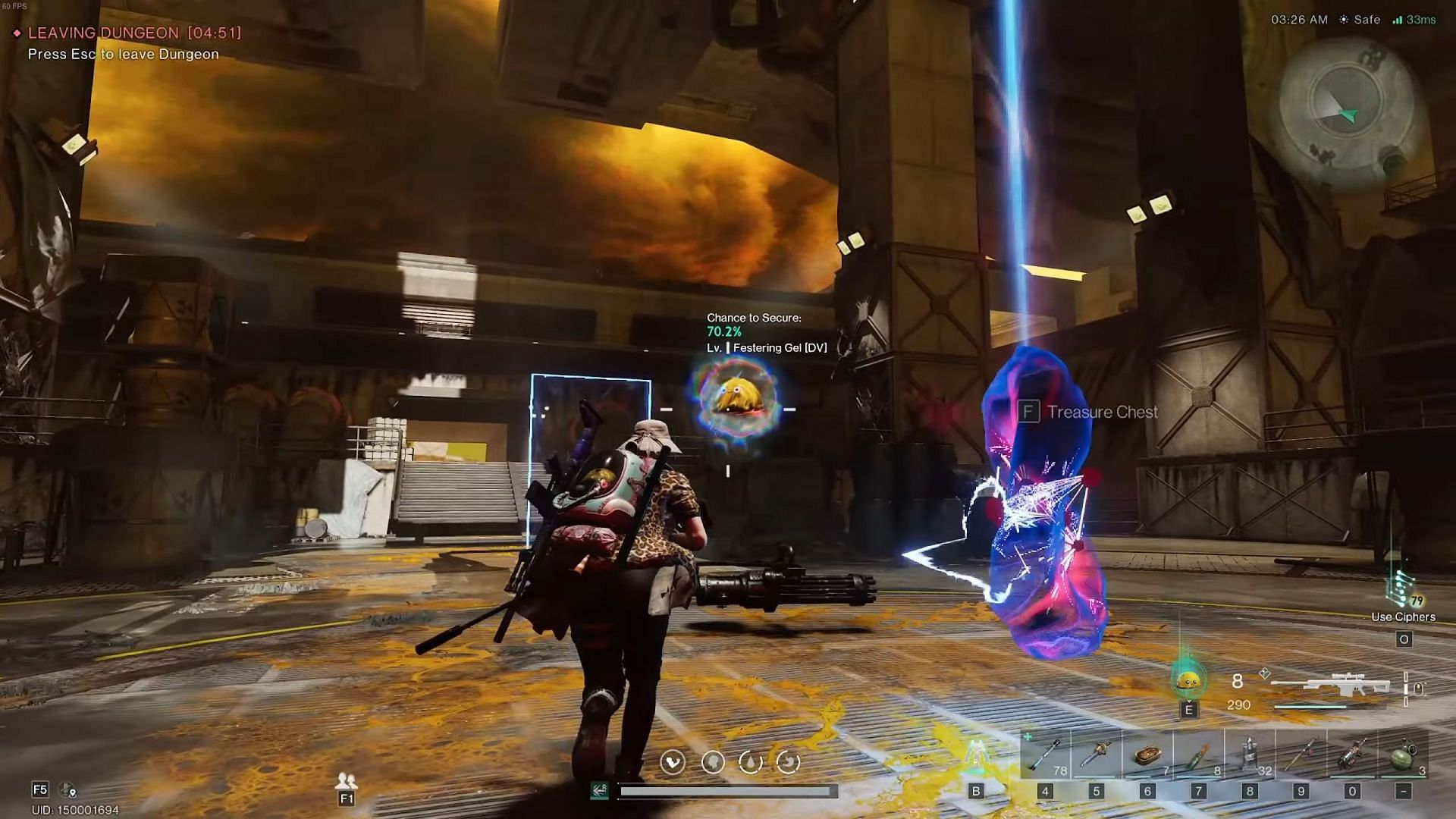The width and height of the screenshot is (1456, 819).
Task: Choose the canned food slot
Action: point(1147,755)
